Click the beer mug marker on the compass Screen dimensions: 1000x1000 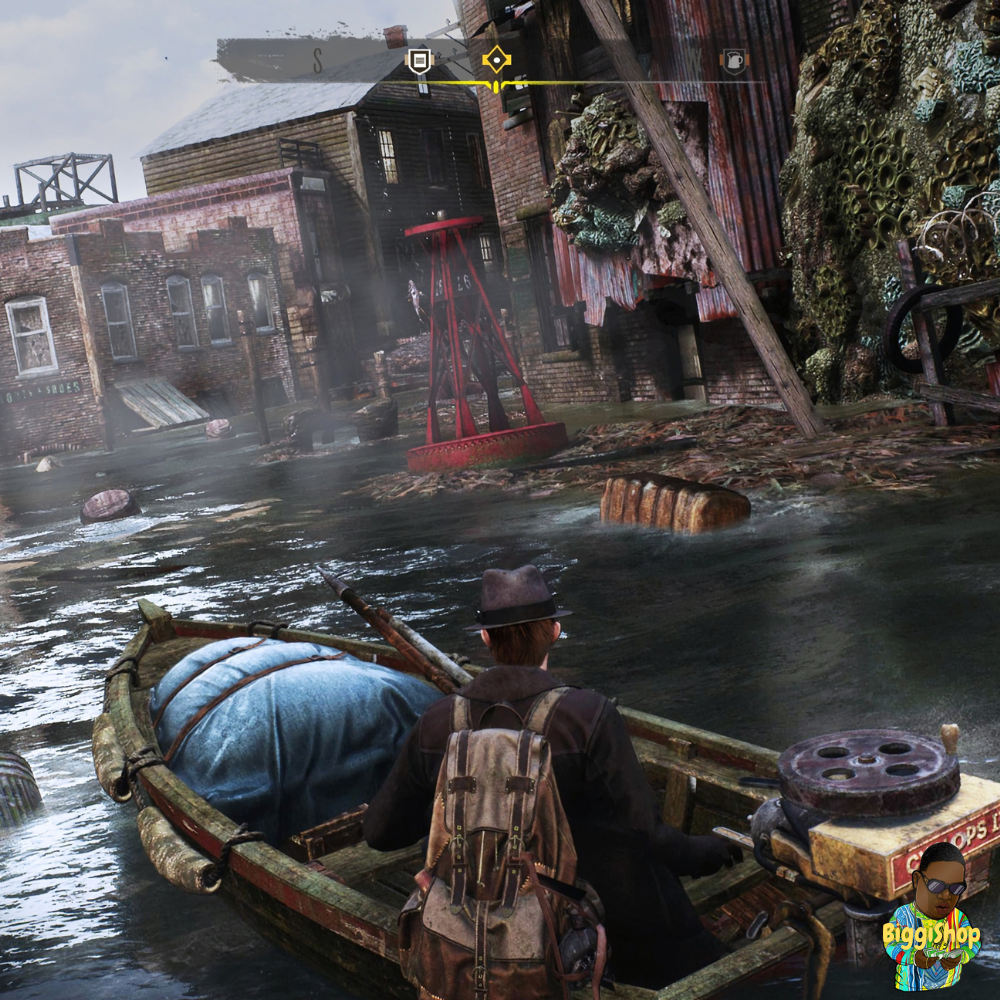pyautogui.click(x=733, y=62)
